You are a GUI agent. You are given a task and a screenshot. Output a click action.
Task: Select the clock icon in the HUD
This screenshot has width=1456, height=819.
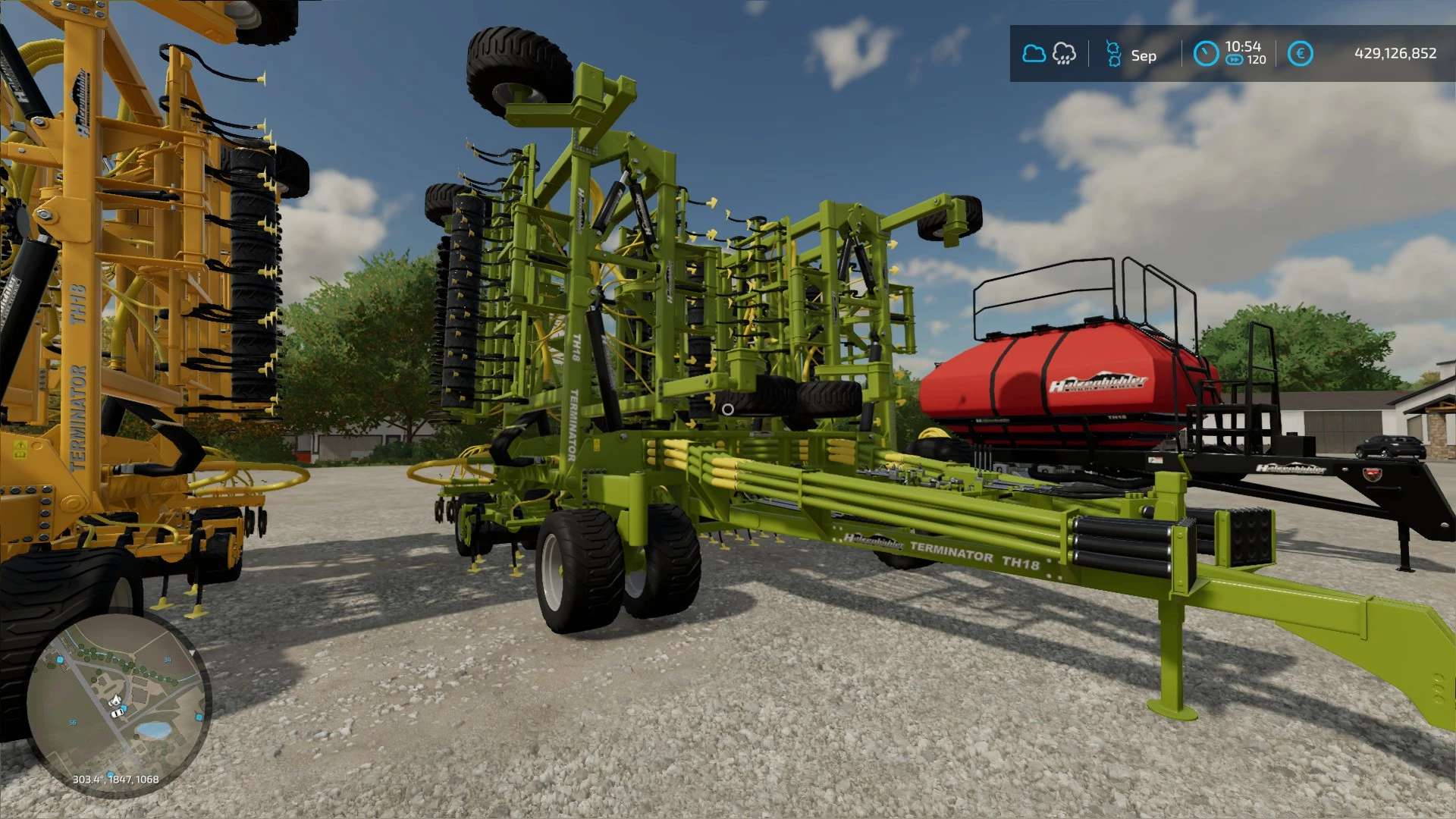[1206, 54]
